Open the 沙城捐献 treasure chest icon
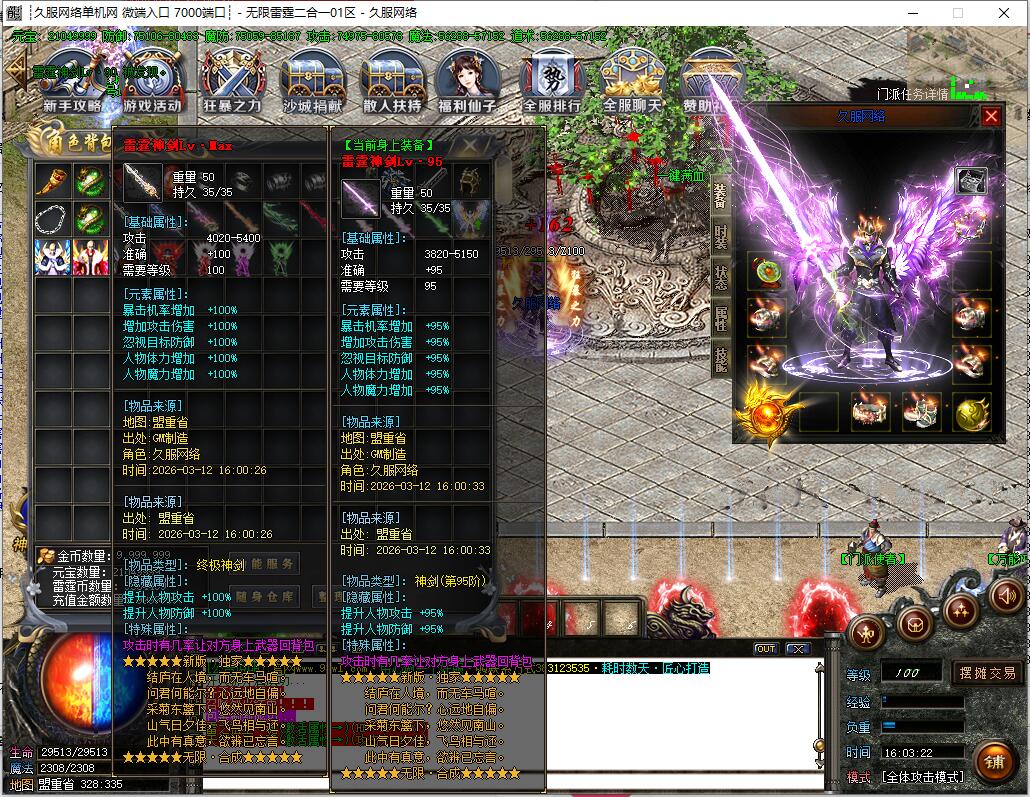The image size is (1030, 797). [313, 79]
